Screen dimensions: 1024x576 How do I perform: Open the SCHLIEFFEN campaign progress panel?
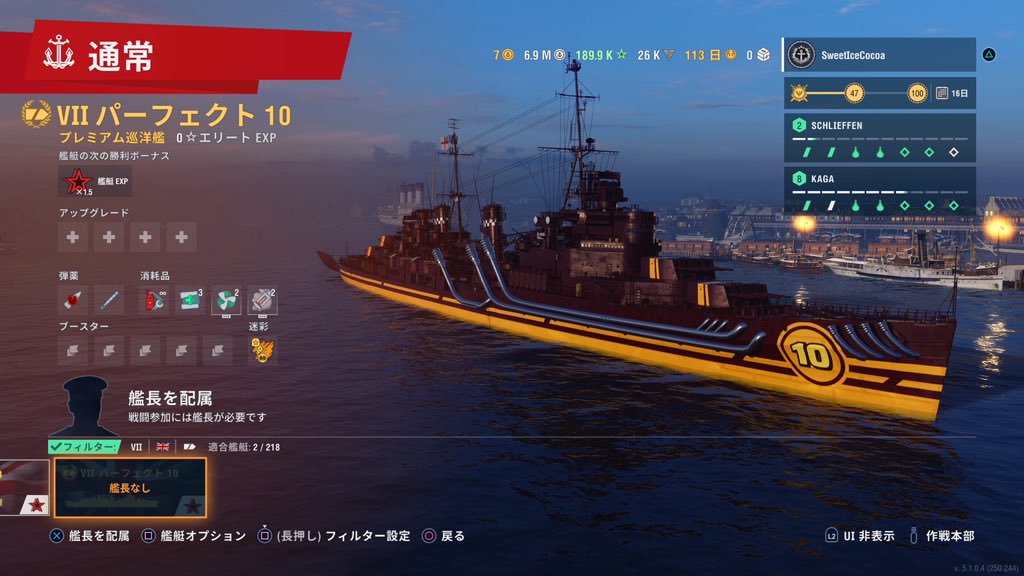click(x=879, y=138)
